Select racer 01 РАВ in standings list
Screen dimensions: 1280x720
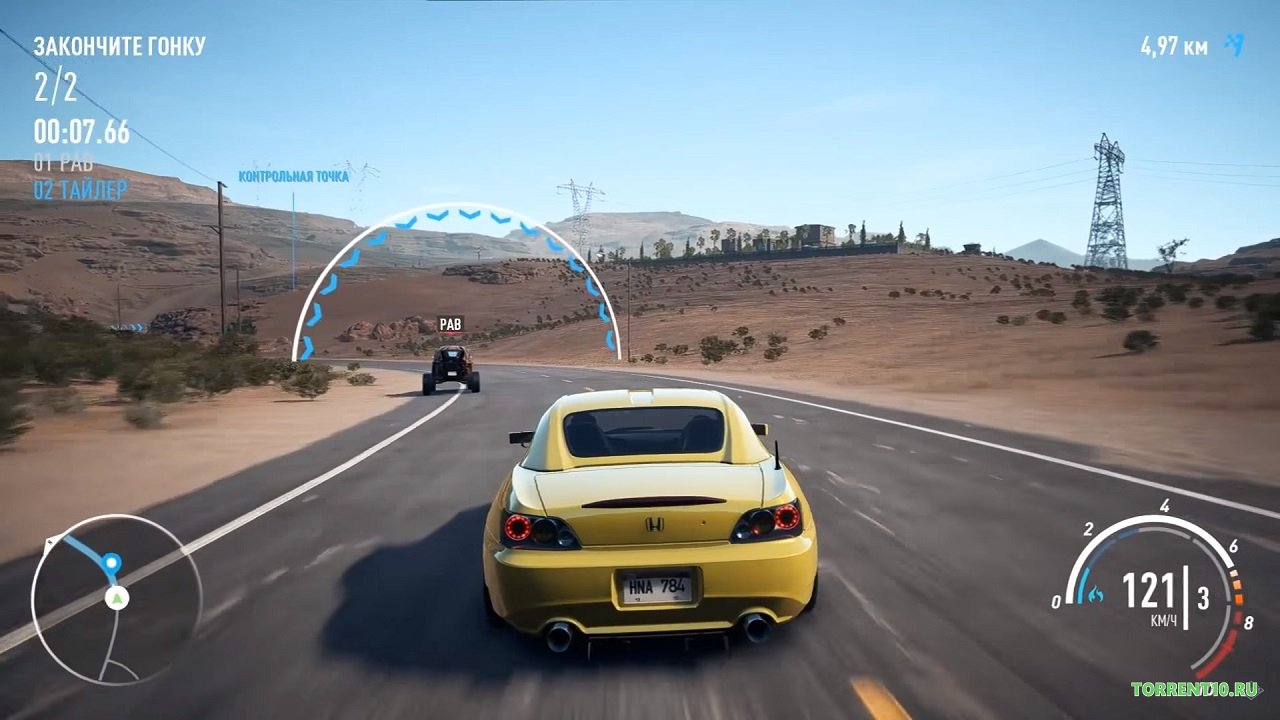point(63,163)
